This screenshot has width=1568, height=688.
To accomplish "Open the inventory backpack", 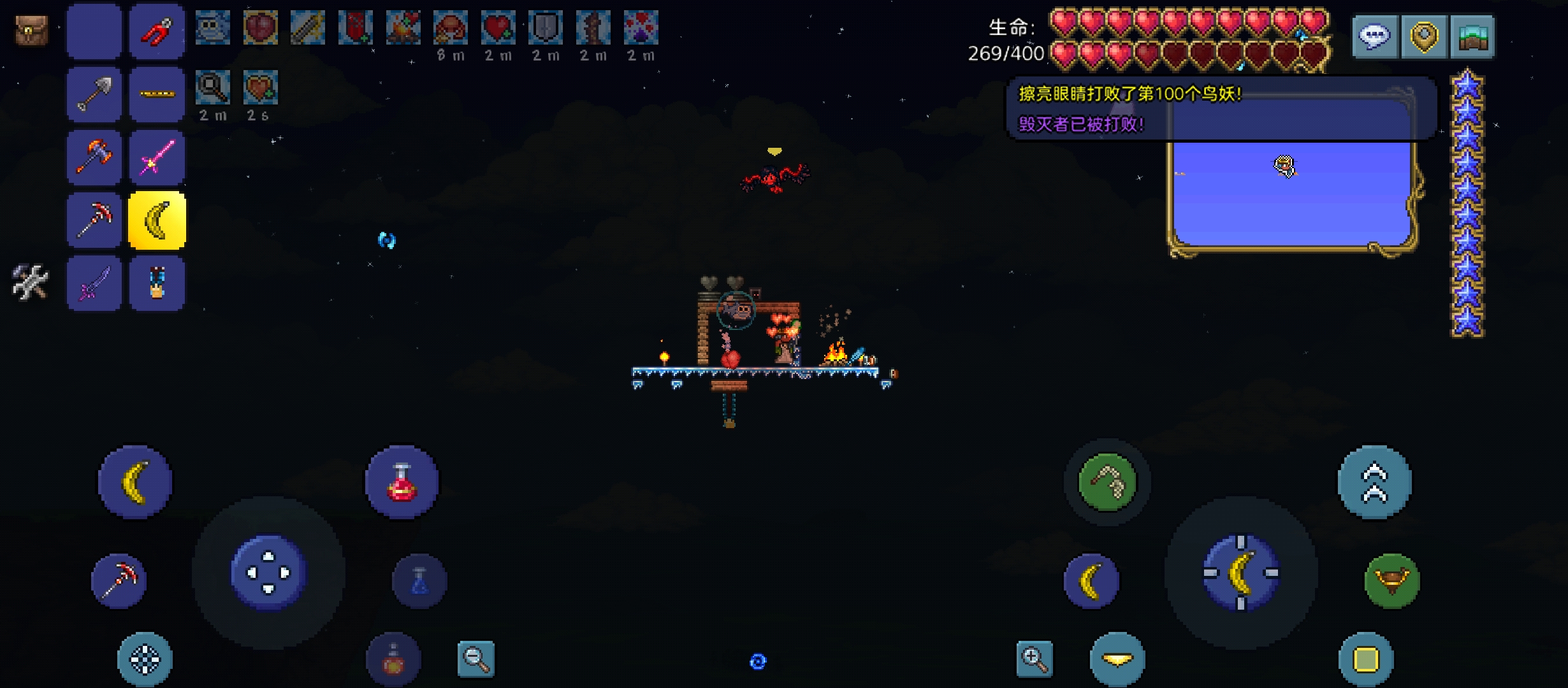I will 31,31.
